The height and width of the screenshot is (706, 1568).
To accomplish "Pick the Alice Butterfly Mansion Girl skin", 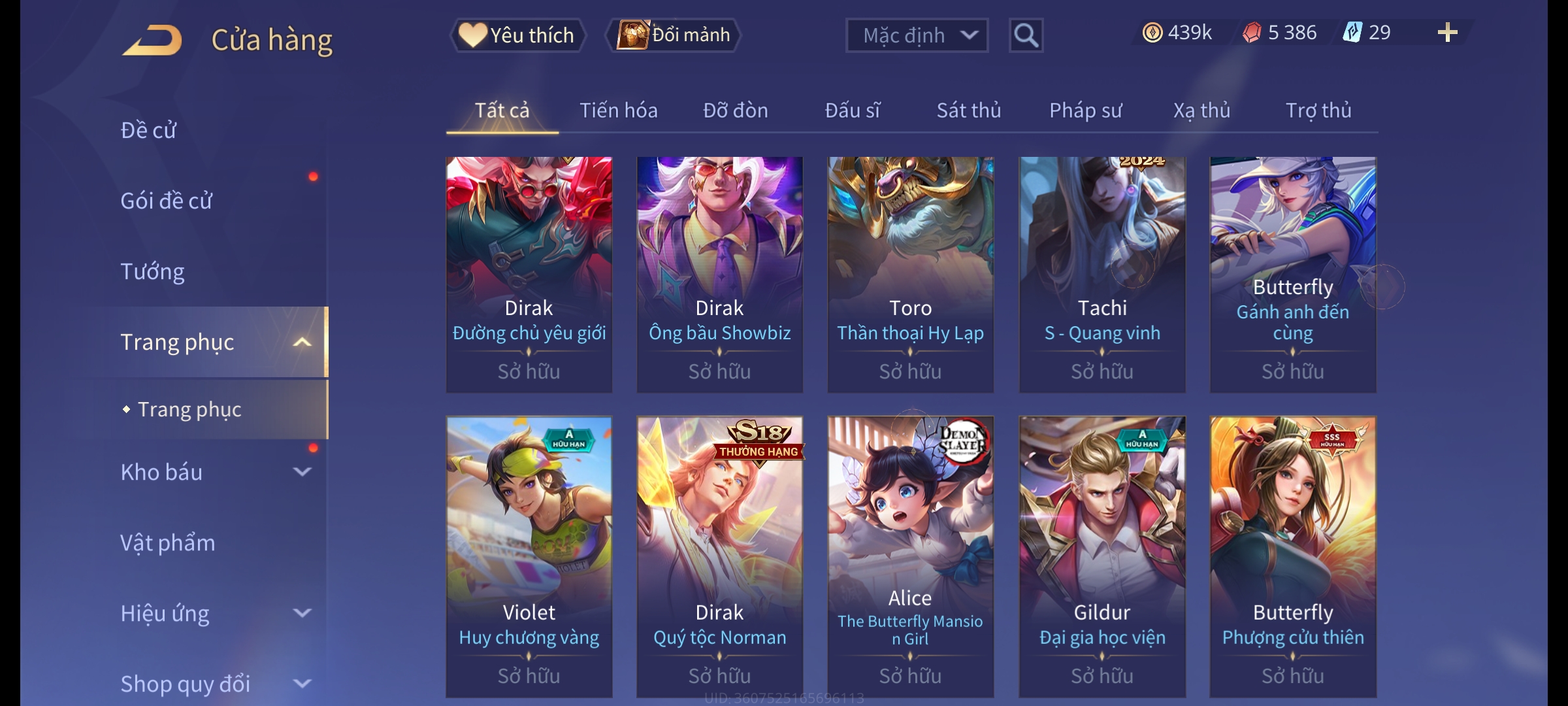I will pos(910,556).
